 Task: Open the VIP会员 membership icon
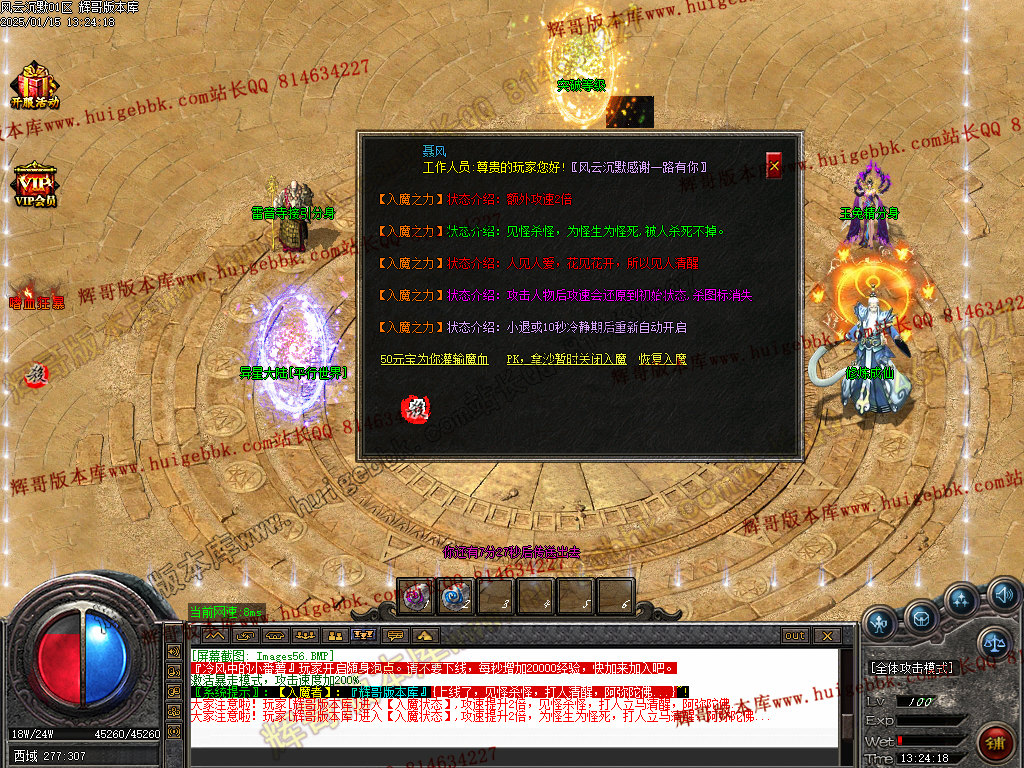34,184
